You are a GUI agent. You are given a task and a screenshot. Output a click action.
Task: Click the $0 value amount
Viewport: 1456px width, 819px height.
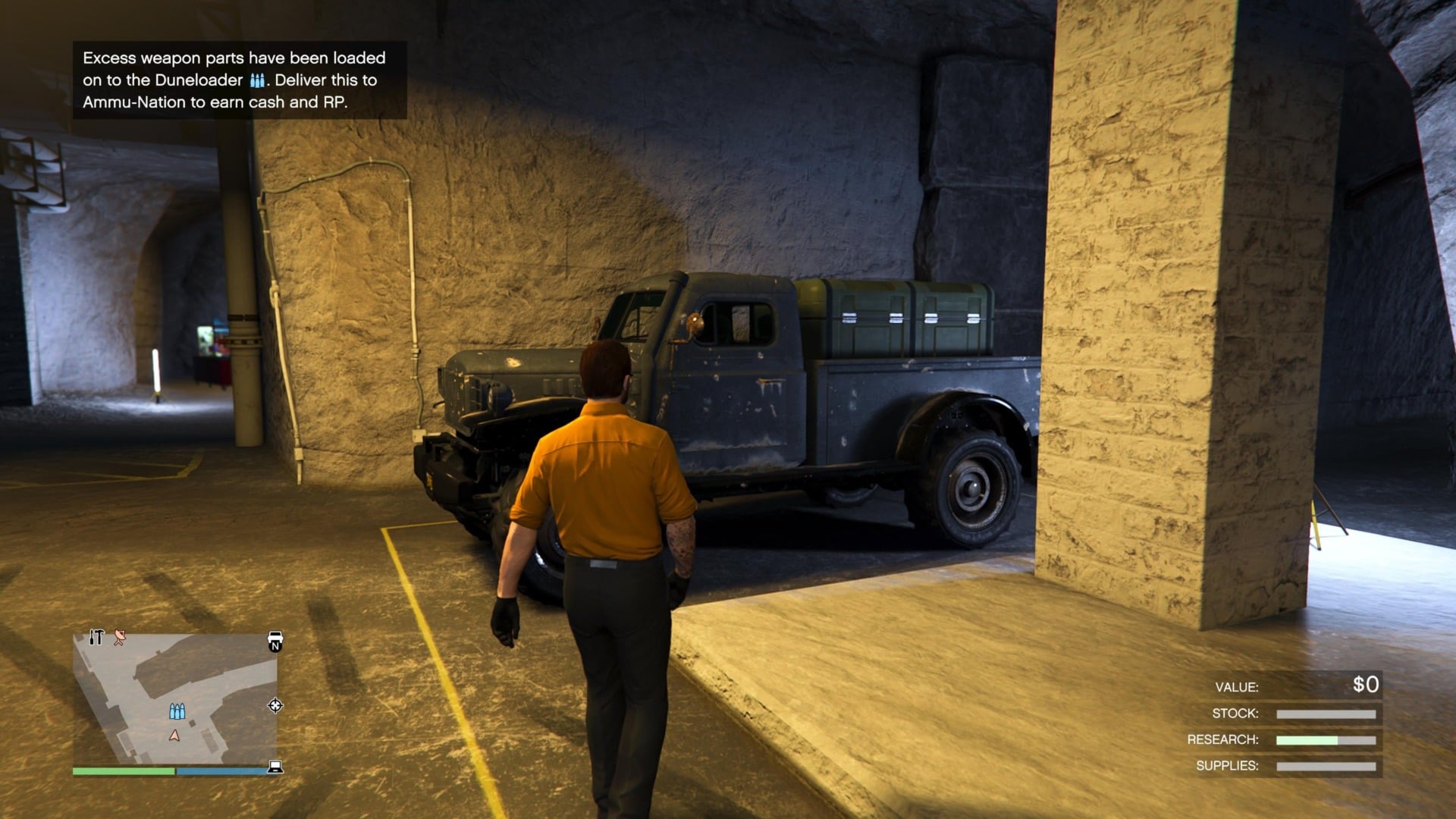click(x=1365, y=686)
